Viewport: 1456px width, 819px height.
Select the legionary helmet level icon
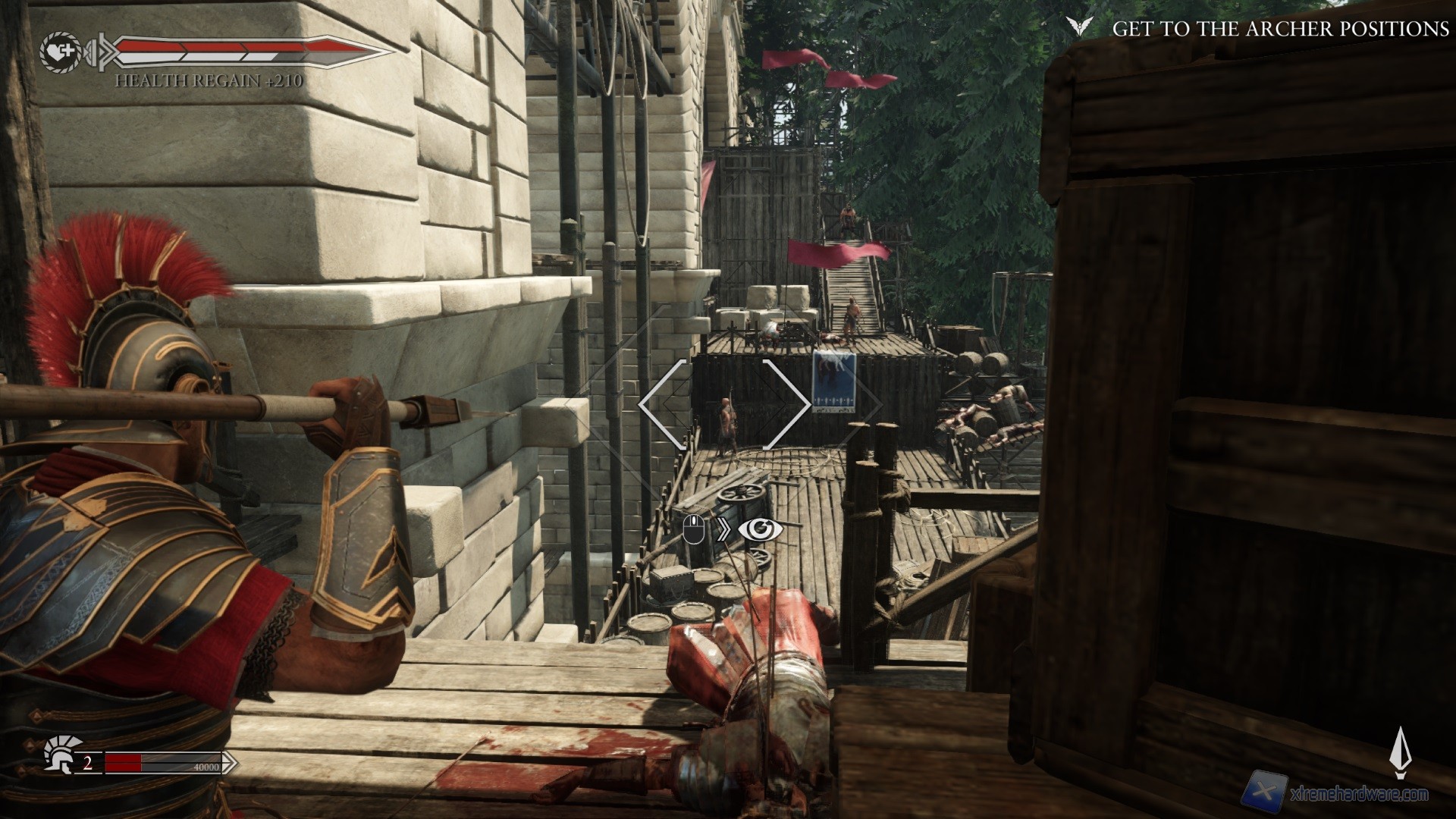pos(58,755)
